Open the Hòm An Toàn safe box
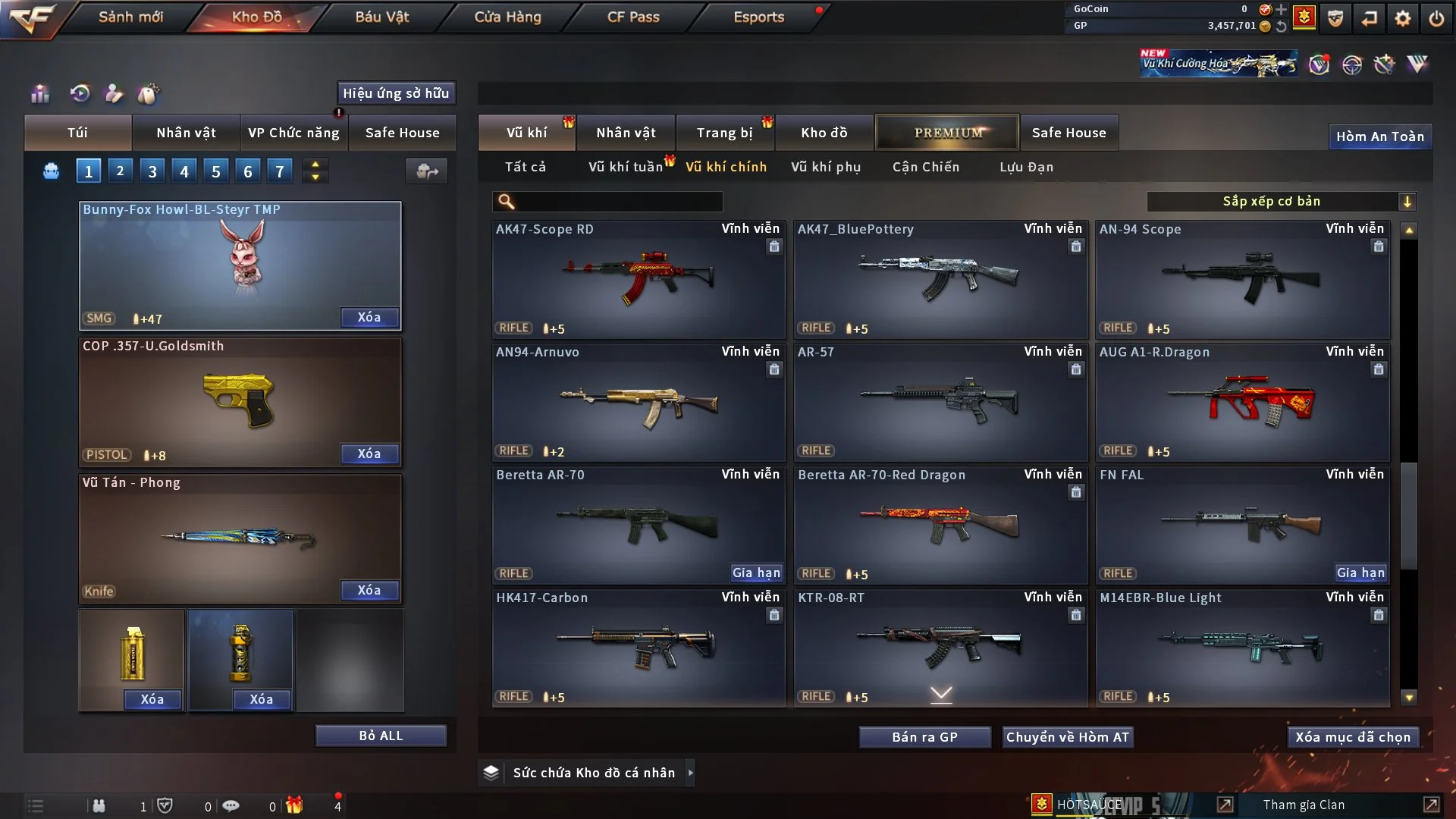 pos(1379,136)
